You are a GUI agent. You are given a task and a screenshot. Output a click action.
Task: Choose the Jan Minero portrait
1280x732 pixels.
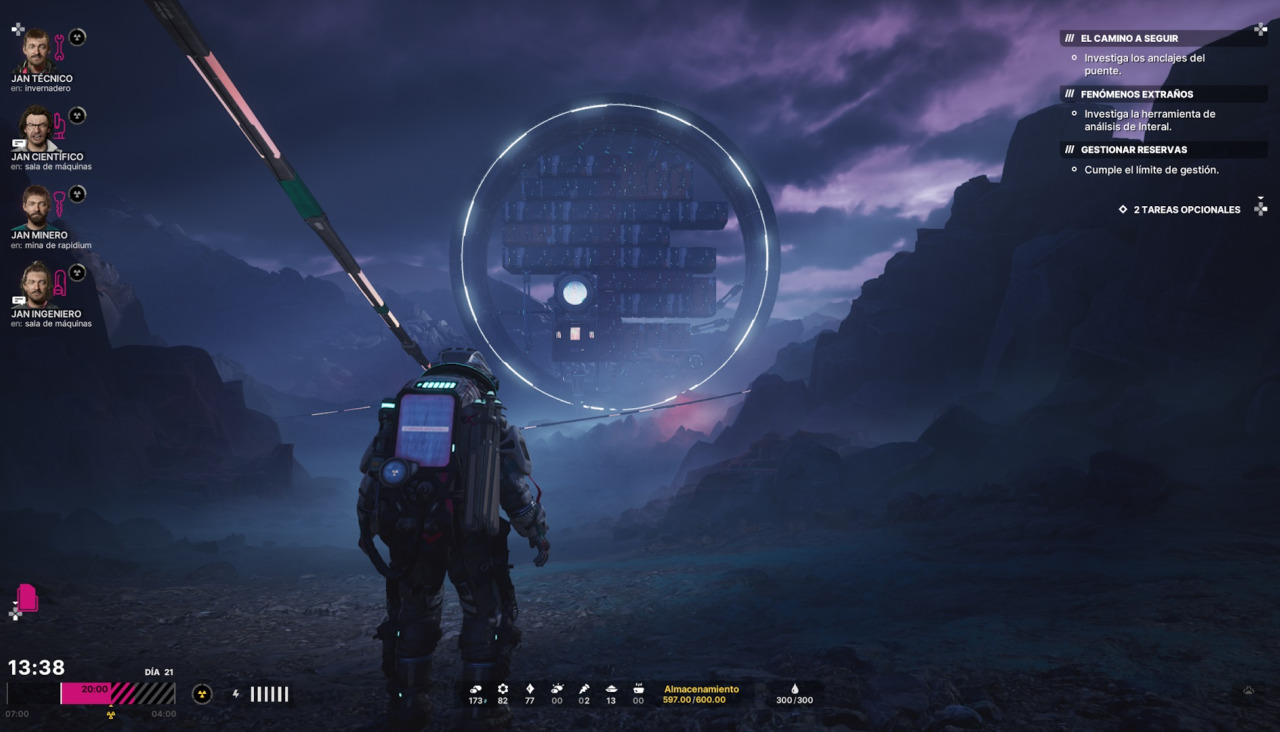37,207
